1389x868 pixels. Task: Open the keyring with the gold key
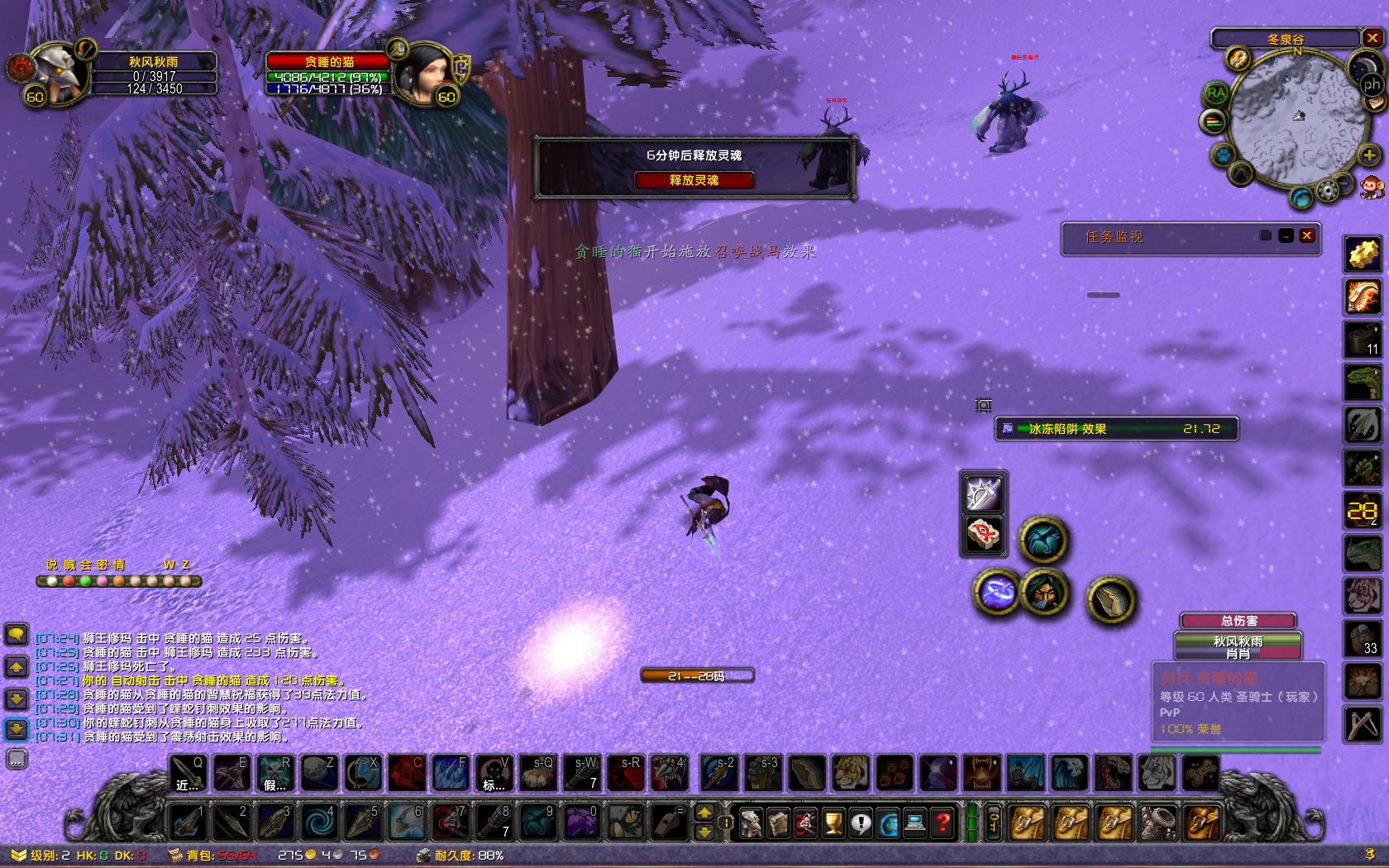(x=994, y=823)
